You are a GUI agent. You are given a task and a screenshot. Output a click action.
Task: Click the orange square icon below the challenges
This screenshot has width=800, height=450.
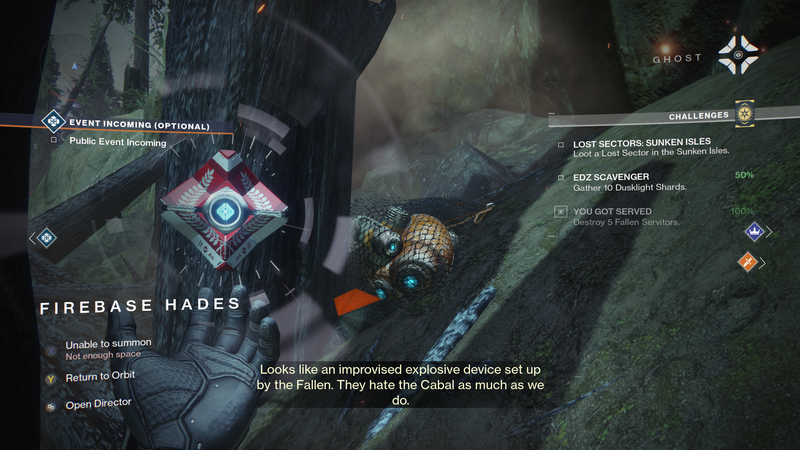(x=748, y=262)
